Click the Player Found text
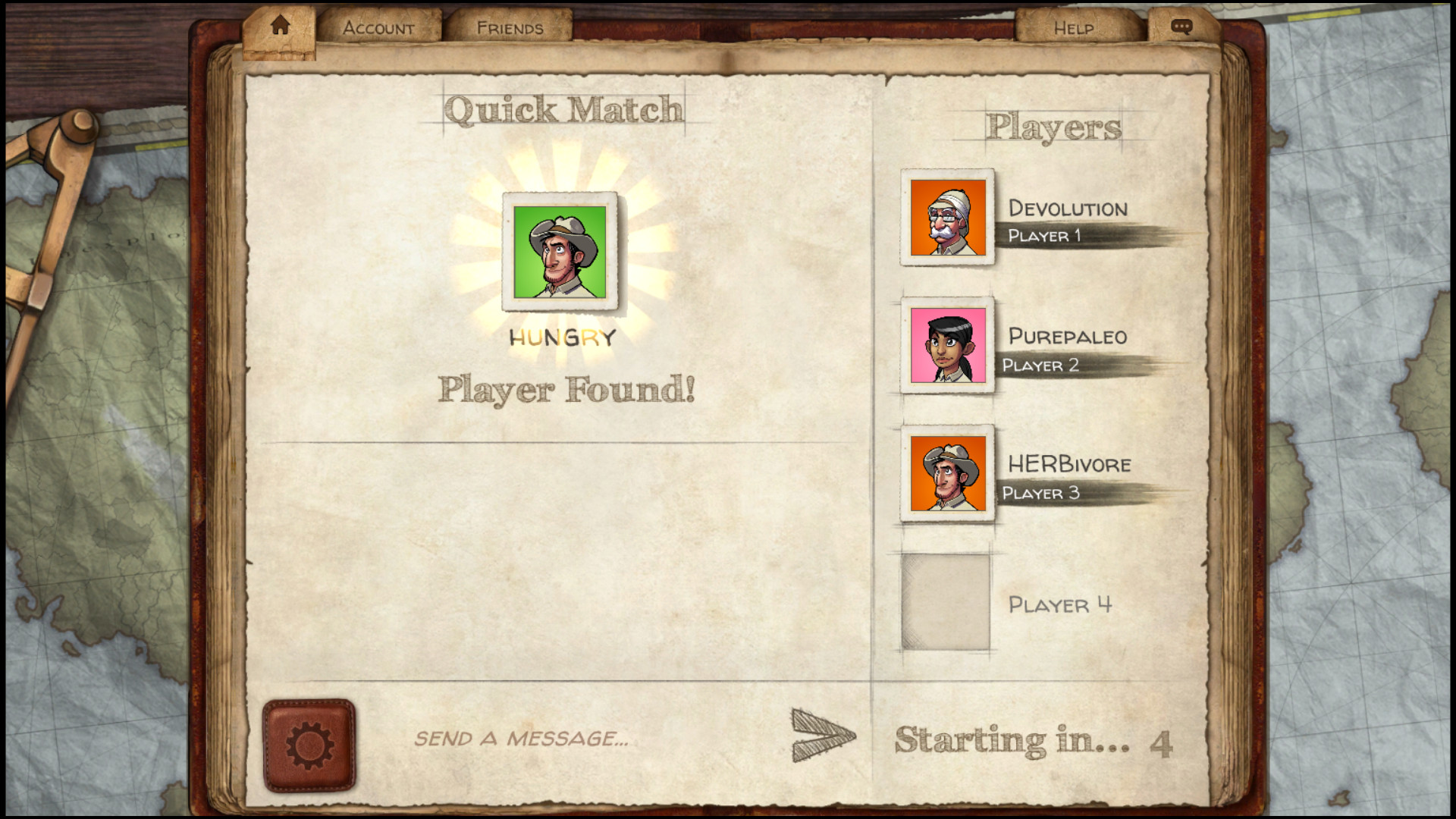 click(567, 391)
